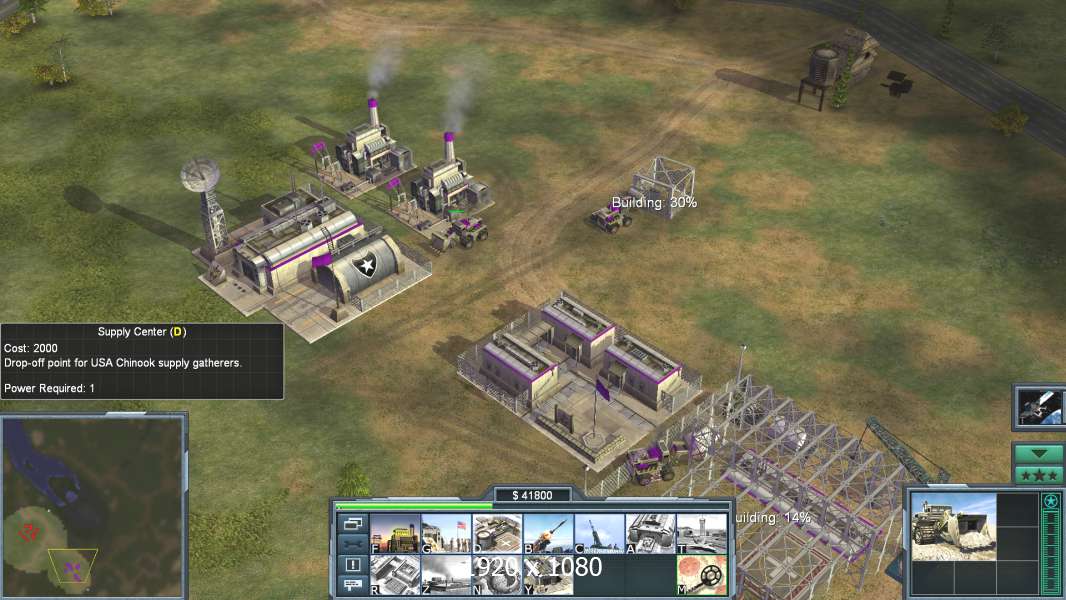
Task: Choose the Supply Center build icon
Action: point(497,533)
